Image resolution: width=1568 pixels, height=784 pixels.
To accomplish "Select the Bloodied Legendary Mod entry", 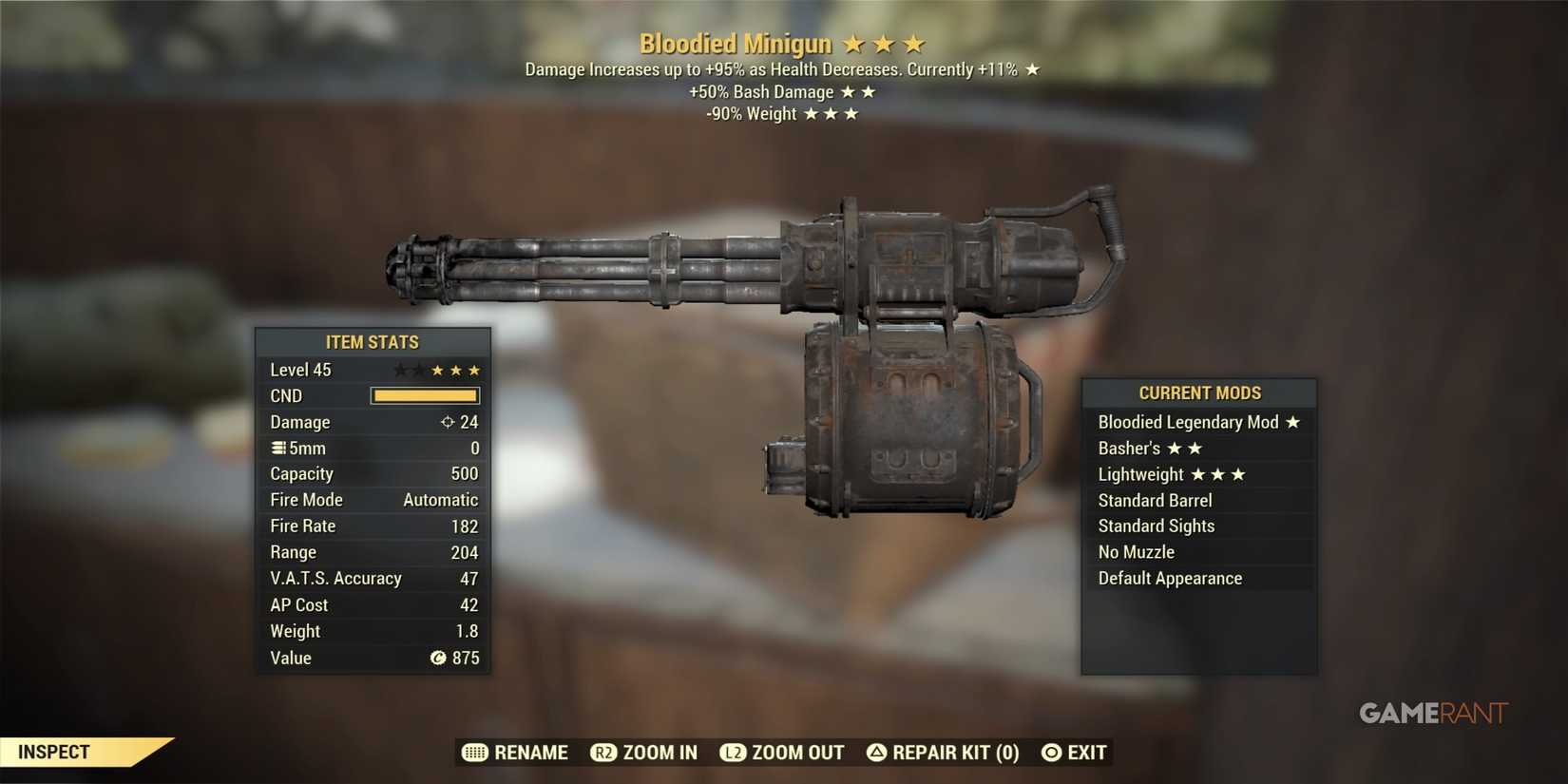I will click(1187, 422).
